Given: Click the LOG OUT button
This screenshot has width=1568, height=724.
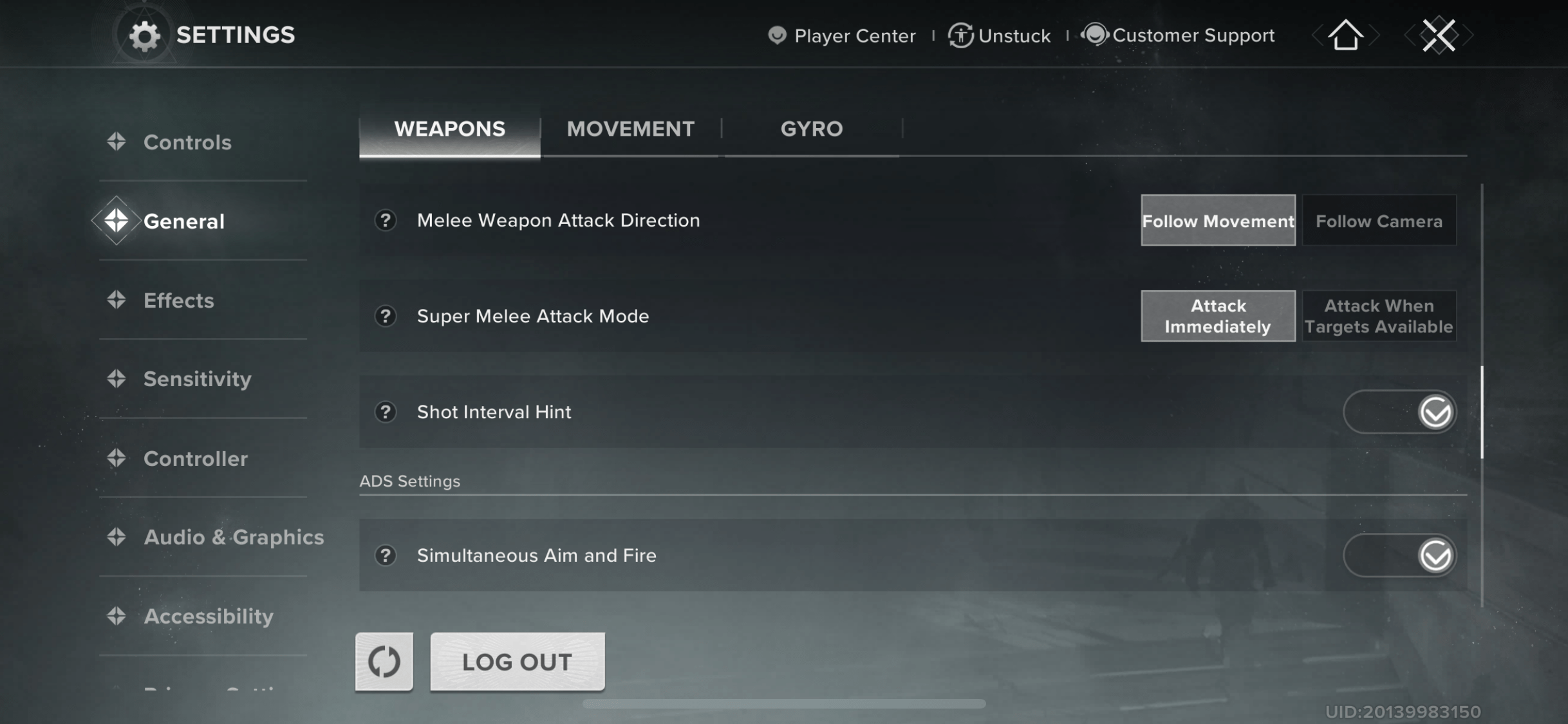Looking at the screenshot, I should click(517, 662).
